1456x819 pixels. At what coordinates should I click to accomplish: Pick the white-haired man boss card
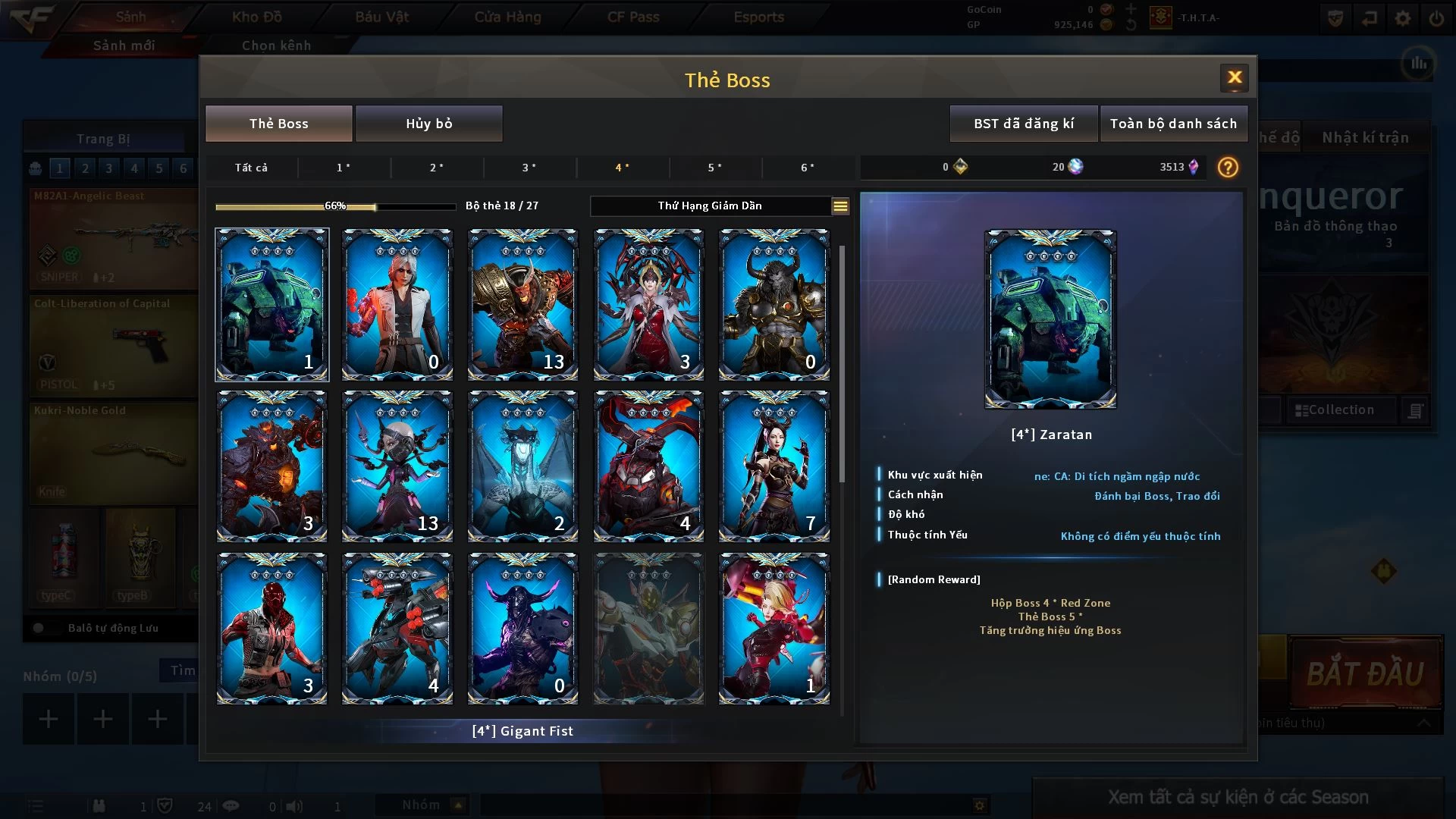(x=397, y=305)
